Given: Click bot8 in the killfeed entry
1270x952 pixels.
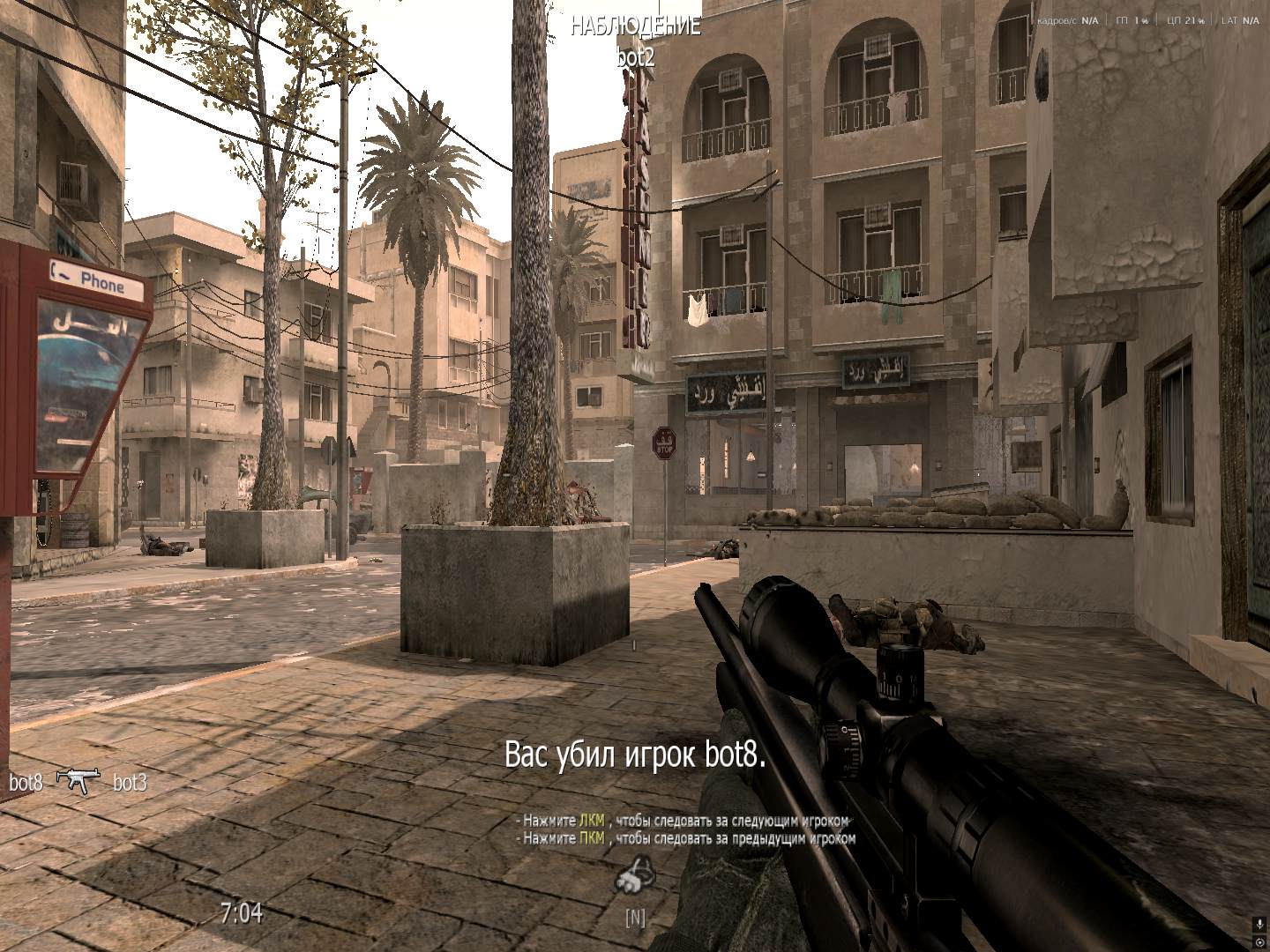Looking at the screenshot, I should coord(27,781).
